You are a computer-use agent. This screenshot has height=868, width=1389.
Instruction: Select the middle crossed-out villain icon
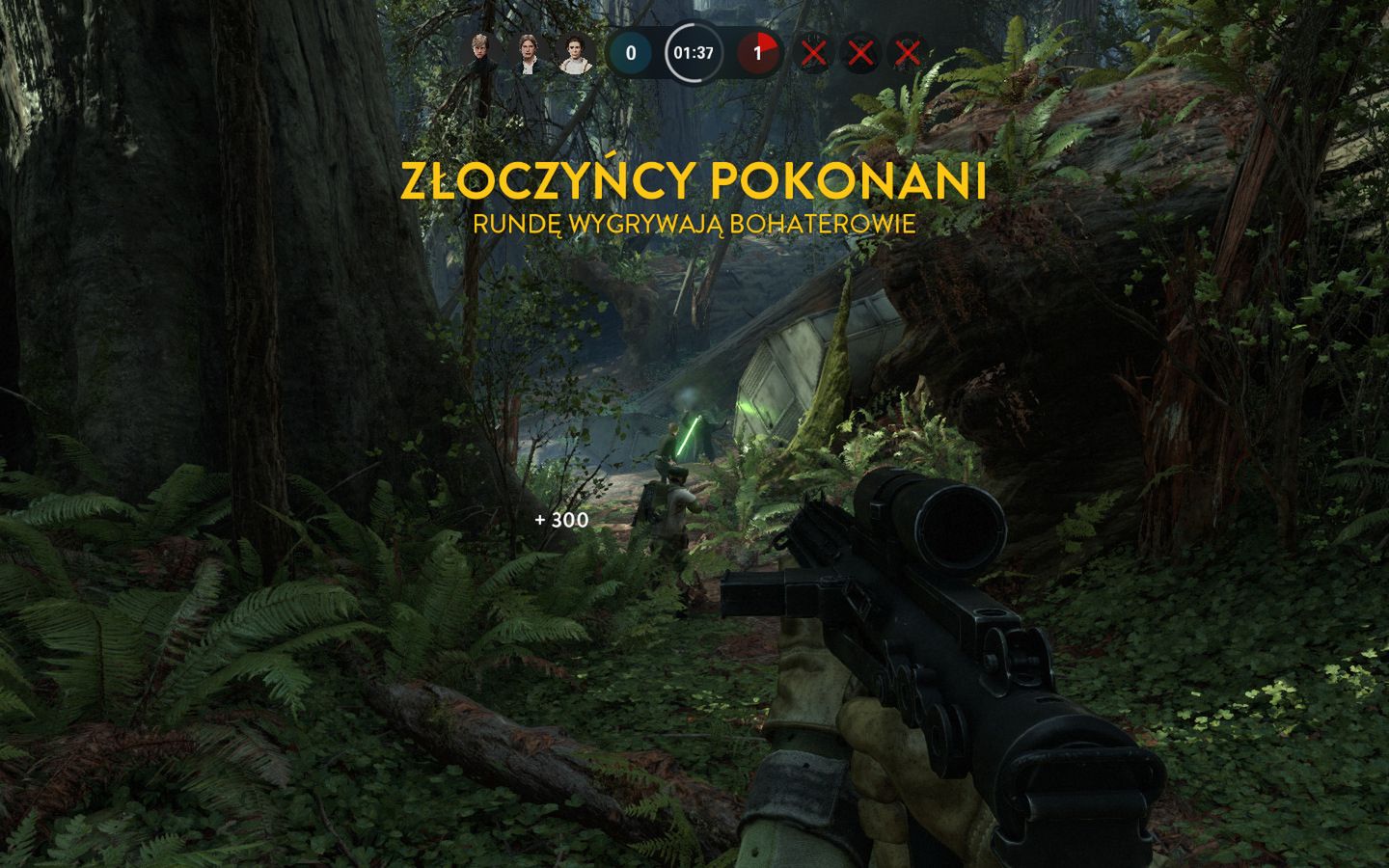tap(860, 55)
